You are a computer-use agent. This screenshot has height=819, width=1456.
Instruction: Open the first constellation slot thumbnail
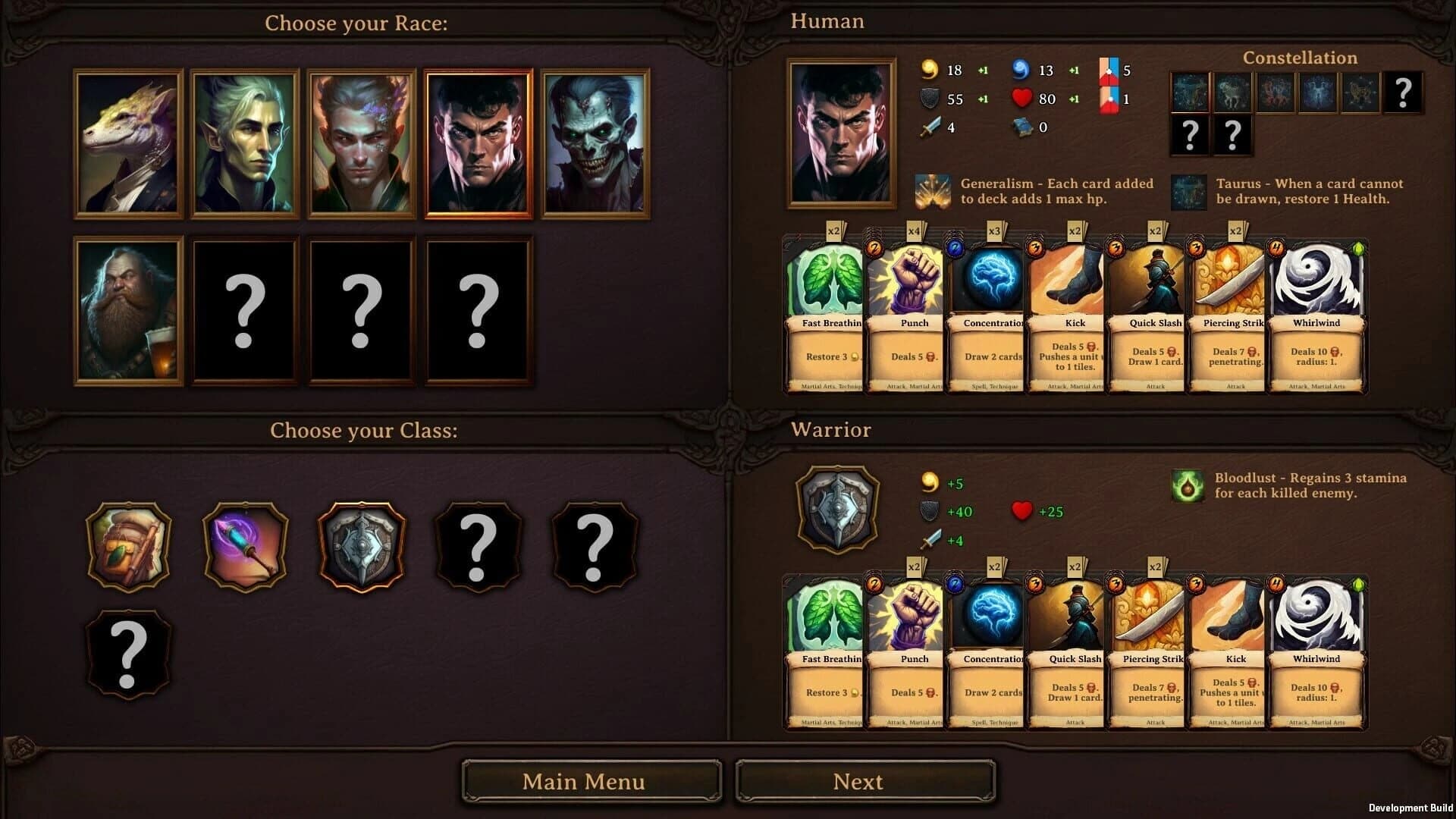pos(1191,93)
